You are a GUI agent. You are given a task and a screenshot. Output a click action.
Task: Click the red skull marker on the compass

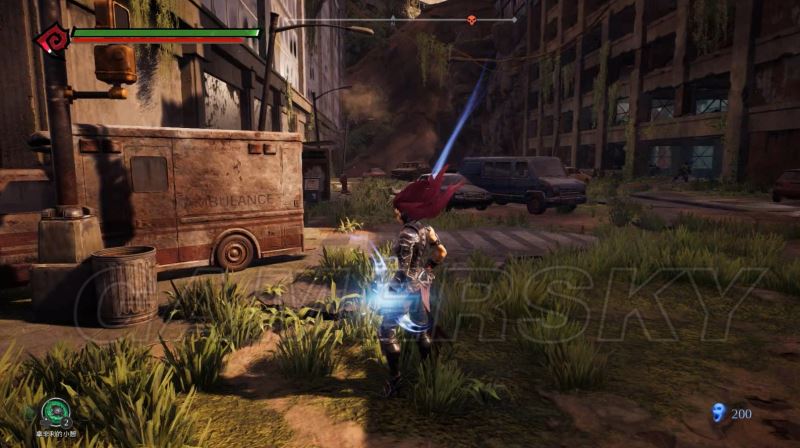471,20
